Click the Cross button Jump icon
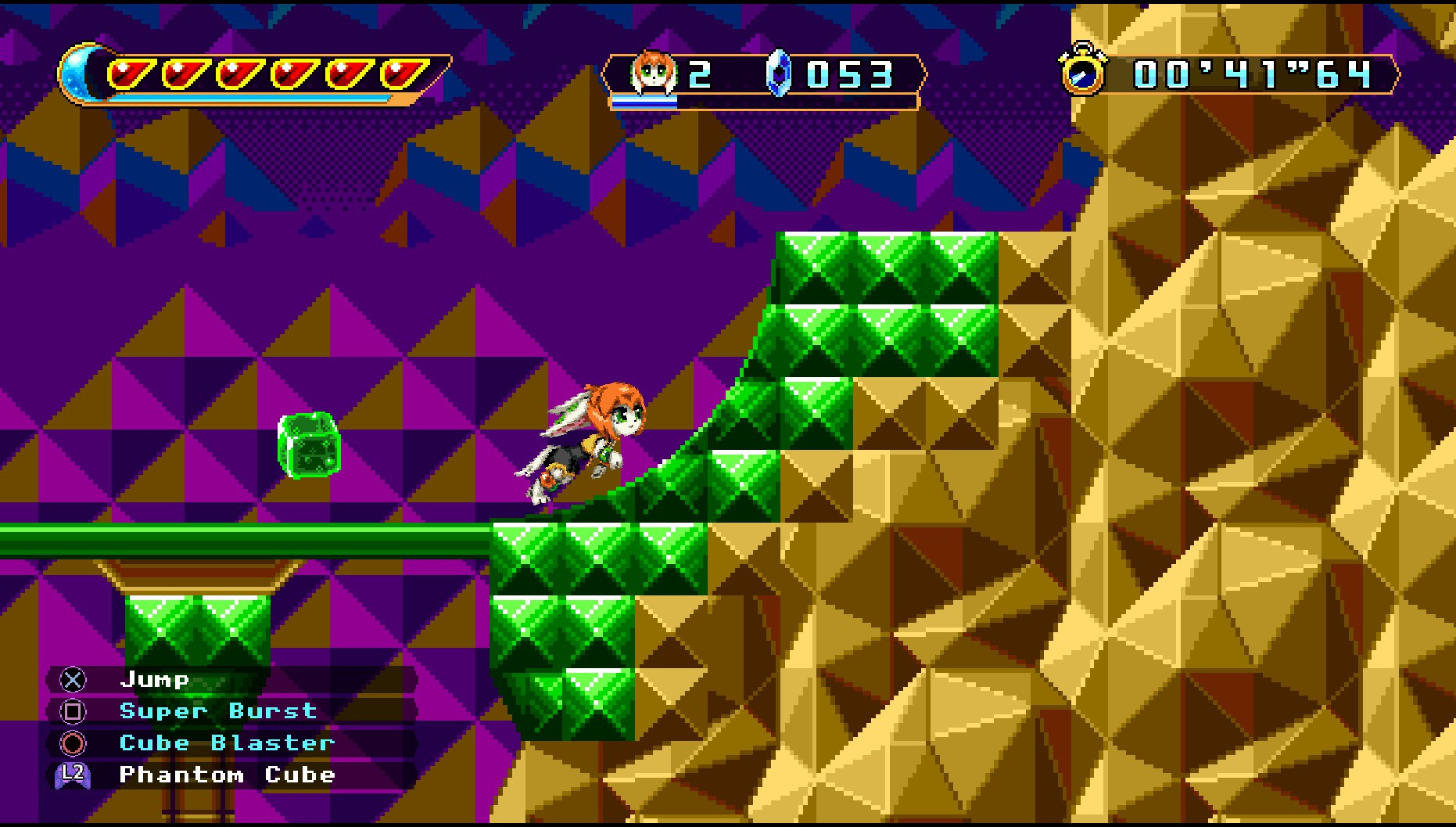 pos(73,680)
